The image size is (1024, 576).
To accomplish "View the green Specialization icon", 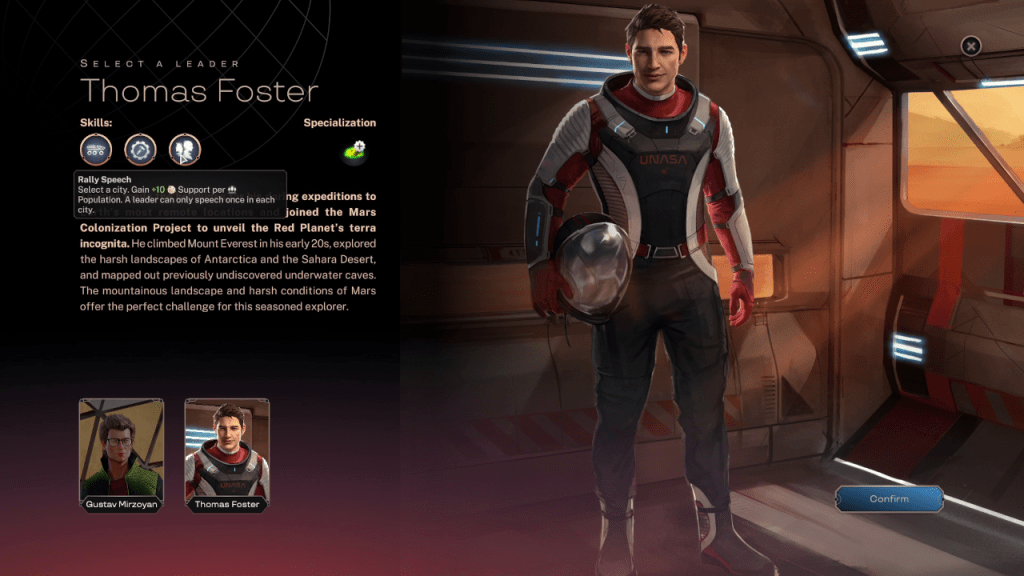I will [354, 151].
